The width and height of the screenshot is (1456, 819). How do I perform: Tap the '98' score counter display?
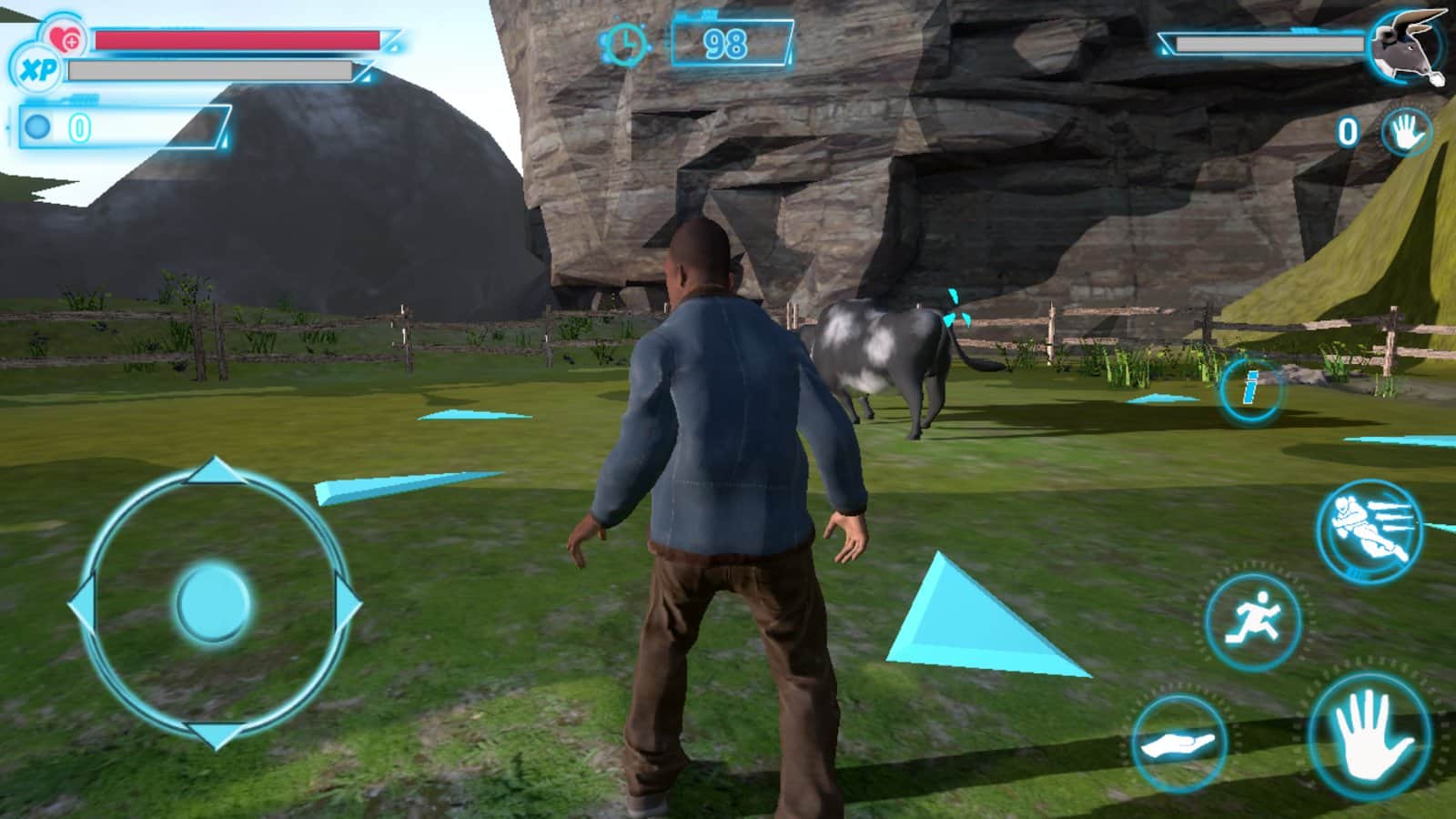point(728,41)
